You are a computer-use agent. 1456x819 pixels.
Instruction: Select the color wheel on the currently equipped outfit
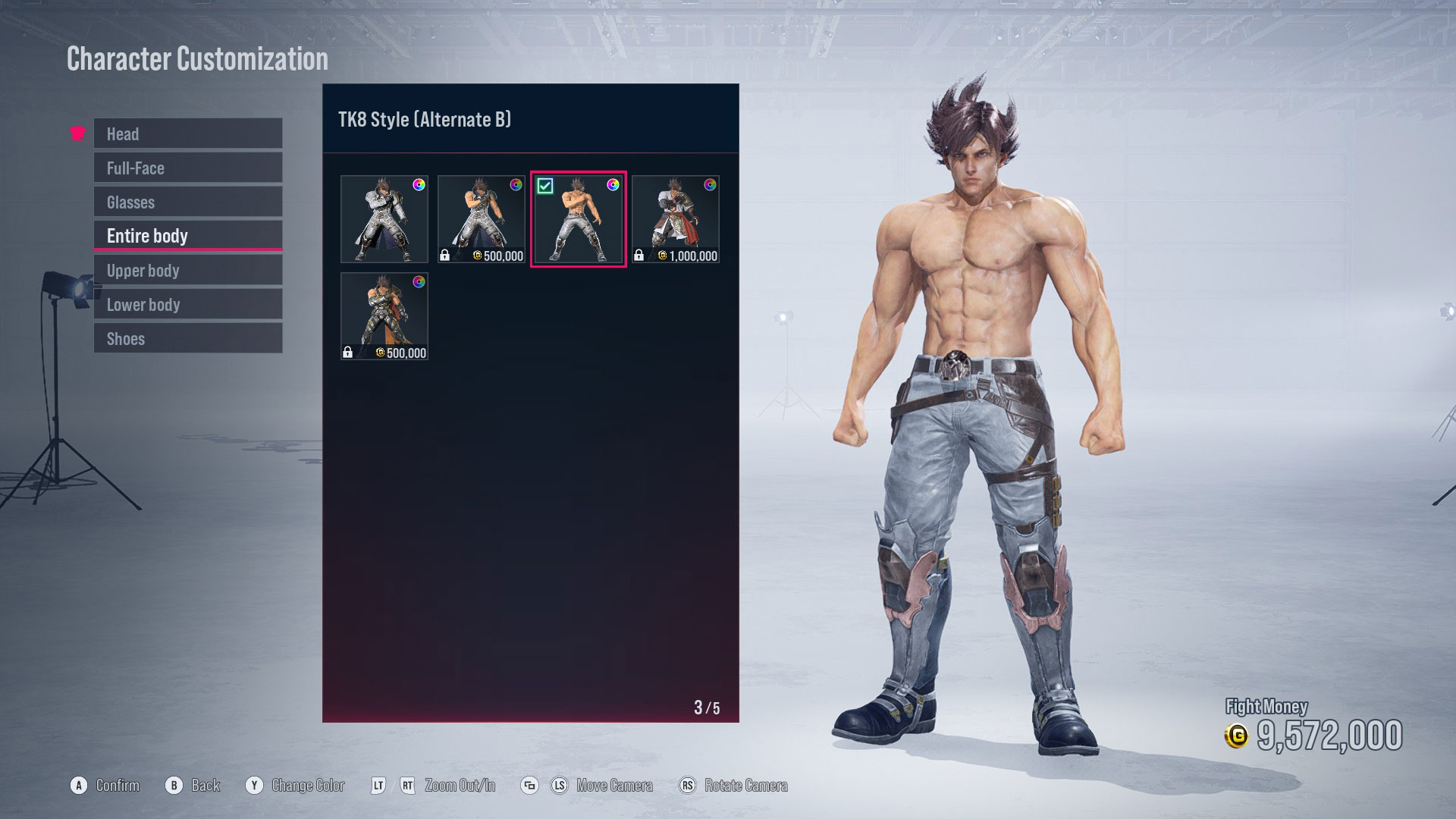[613, 186]
